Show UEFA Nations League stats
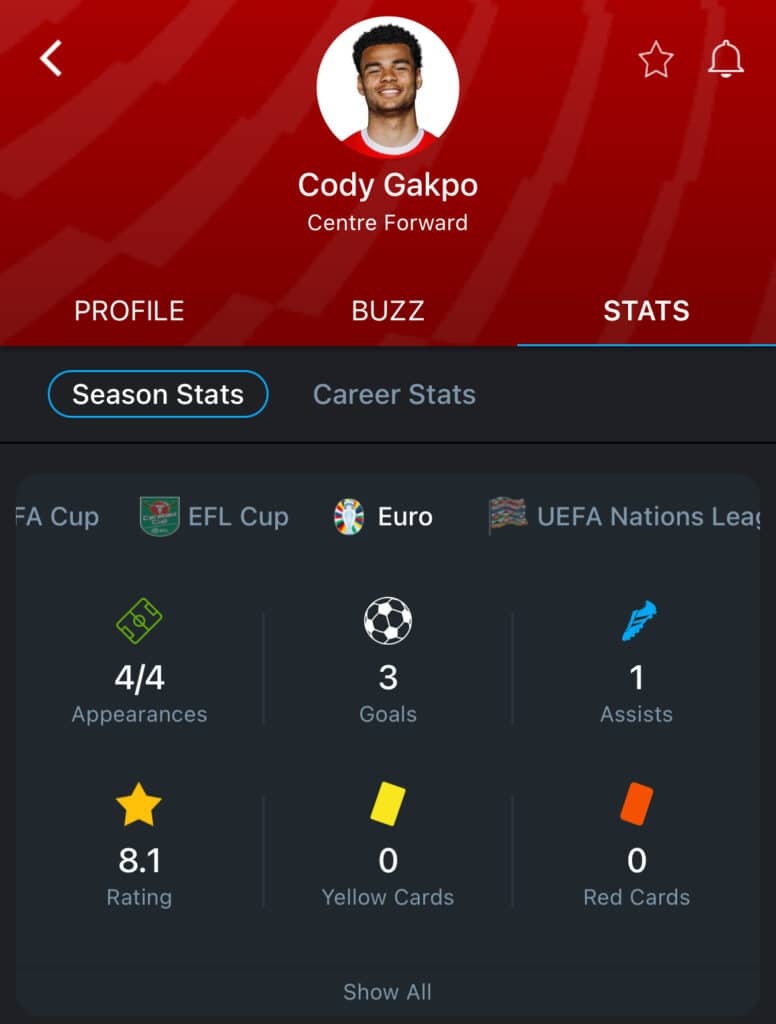This screenshot has height=1024, width=776. 625,517
